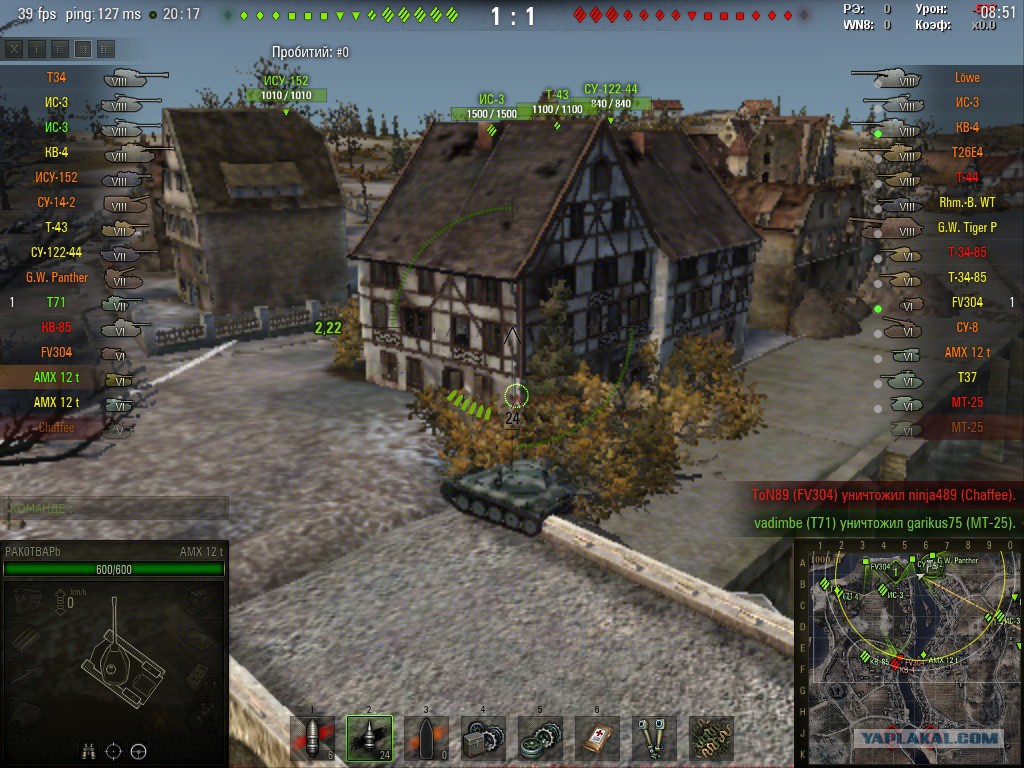Click the team chat input field
The image size is (1024, 768).
(115, 508)
